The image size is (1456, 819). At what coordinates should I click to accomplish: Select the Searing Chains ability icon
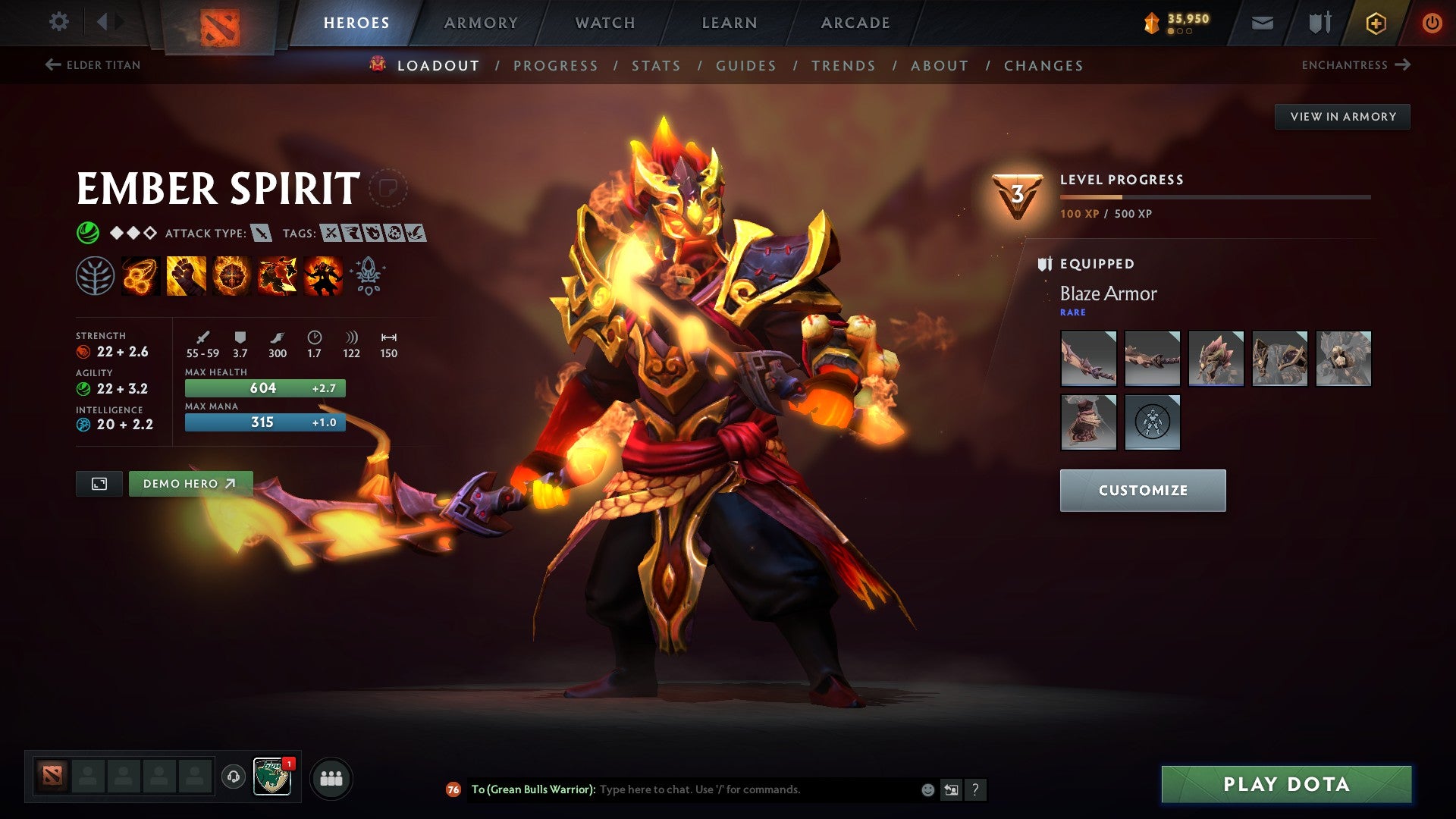tap(140, 277)
